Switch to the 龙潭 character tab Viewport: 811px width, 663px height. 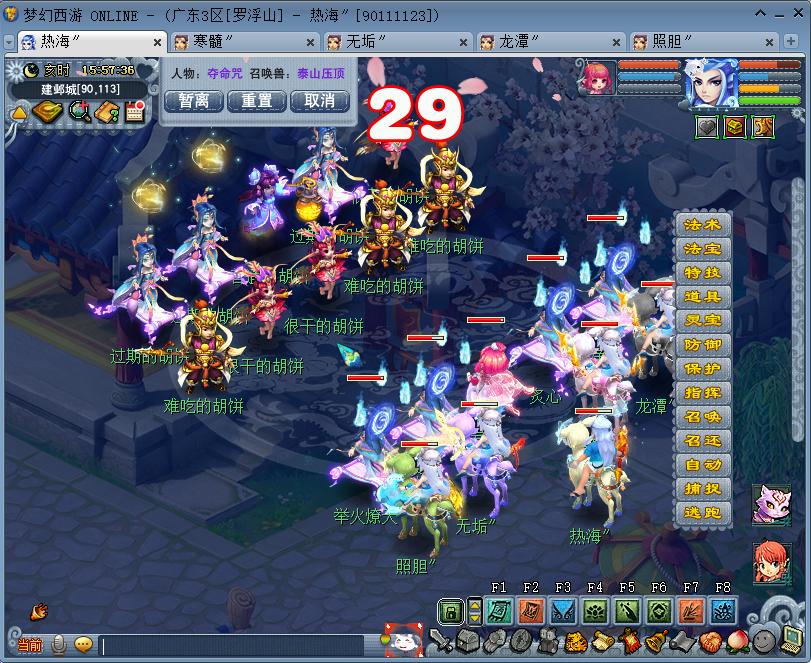click(x=519, y=42)
